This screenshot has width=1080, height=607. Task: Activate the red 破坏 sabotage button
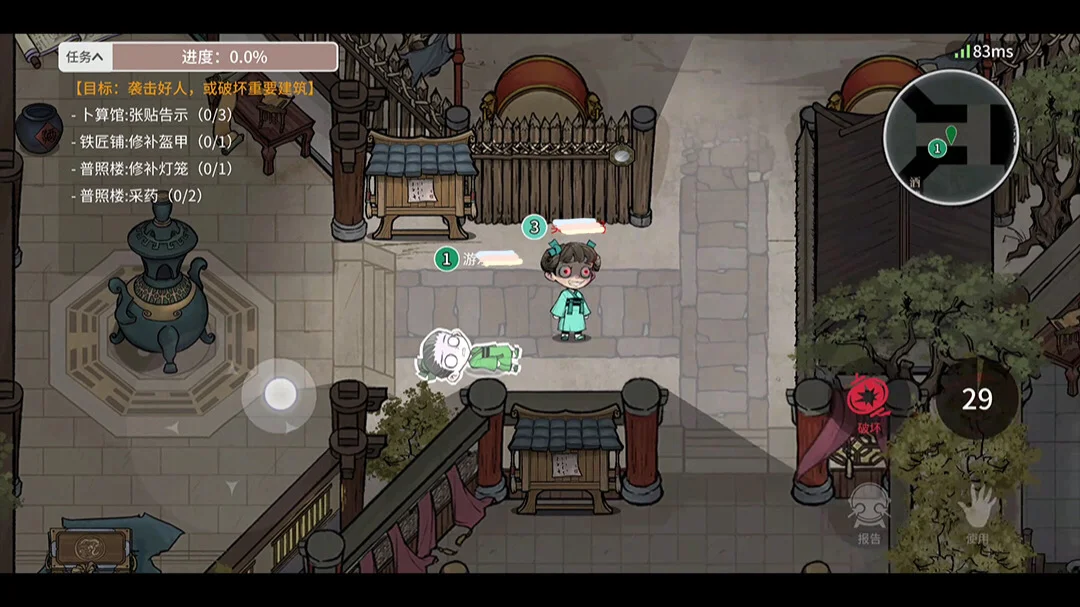pos(867,405)
